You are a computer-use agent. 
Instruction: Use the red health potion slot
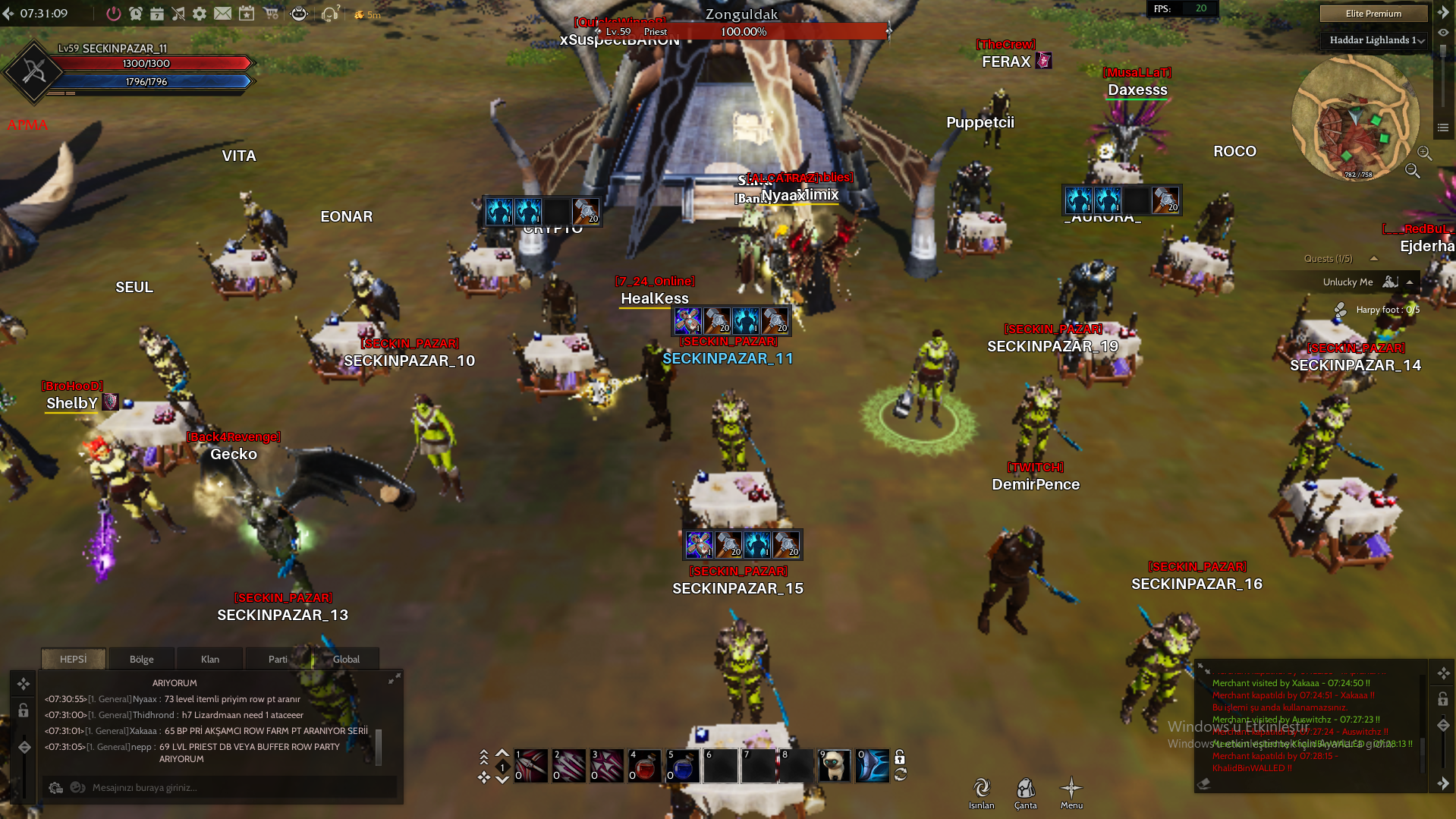pos(644,766)
